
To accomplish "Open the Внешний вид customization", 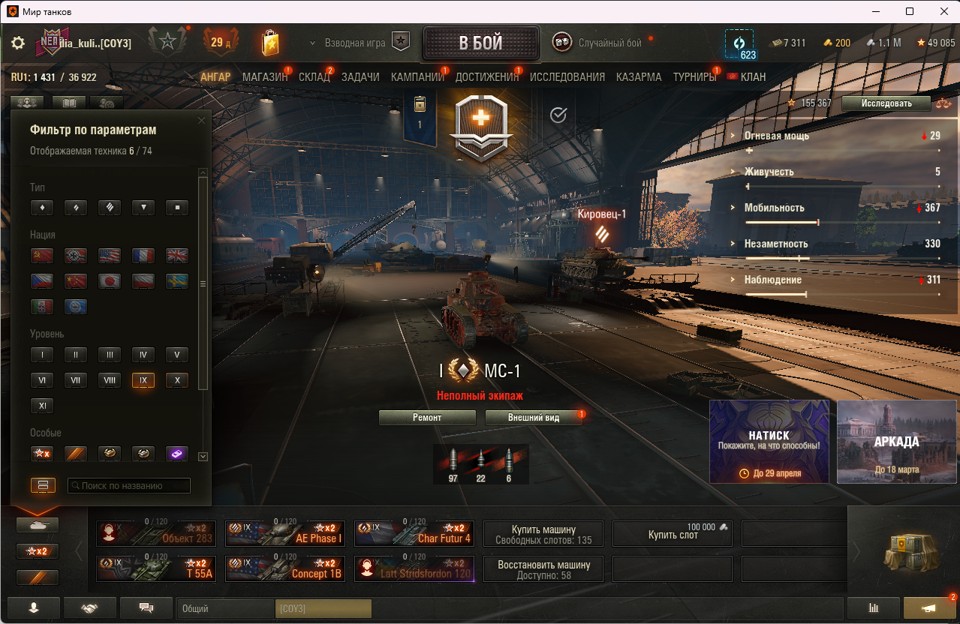I will pyautogui.click(x=532, y=417).
